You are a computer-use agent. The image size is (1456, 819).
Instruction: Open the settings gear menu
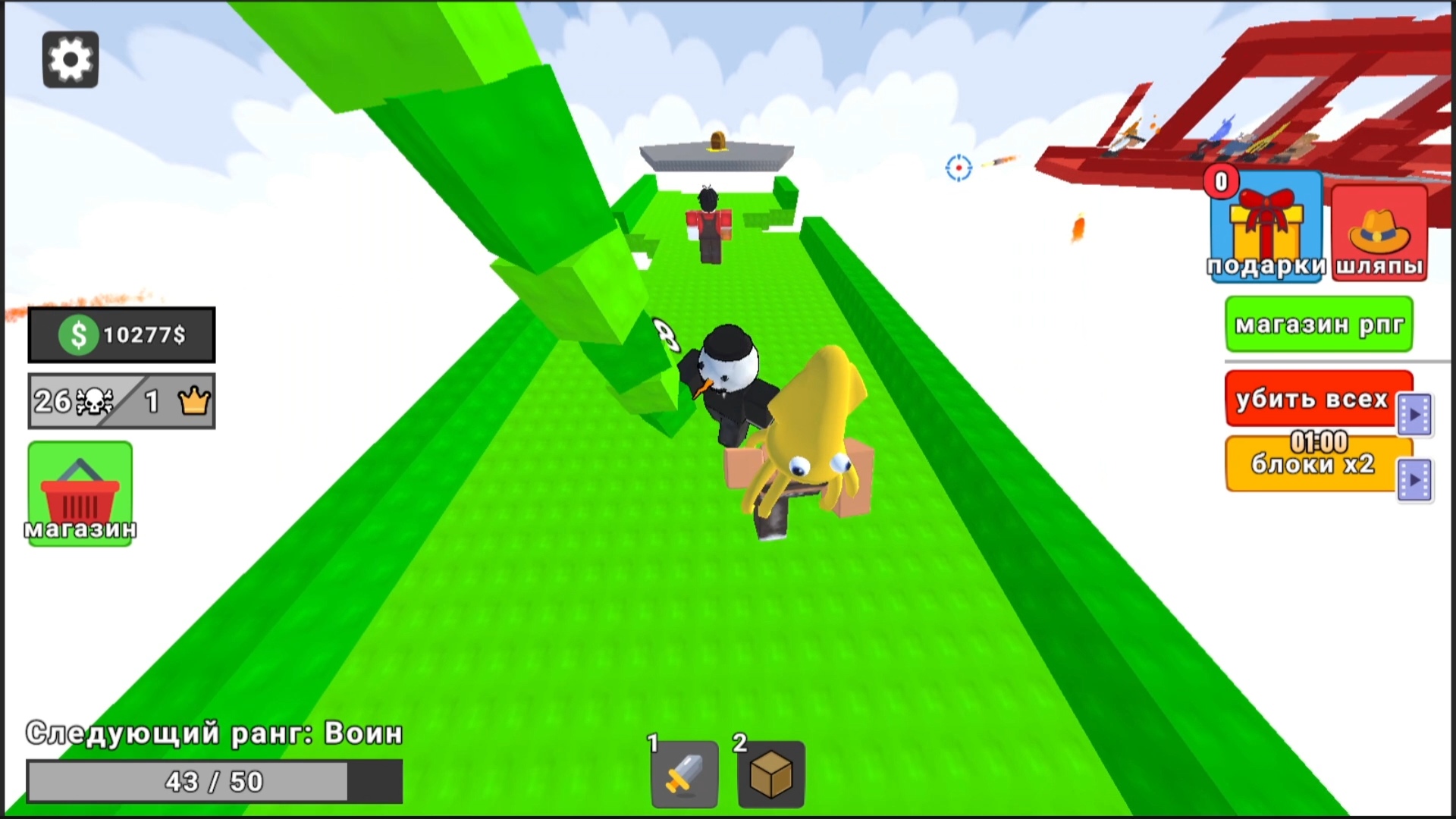click(x=71, y=59)
